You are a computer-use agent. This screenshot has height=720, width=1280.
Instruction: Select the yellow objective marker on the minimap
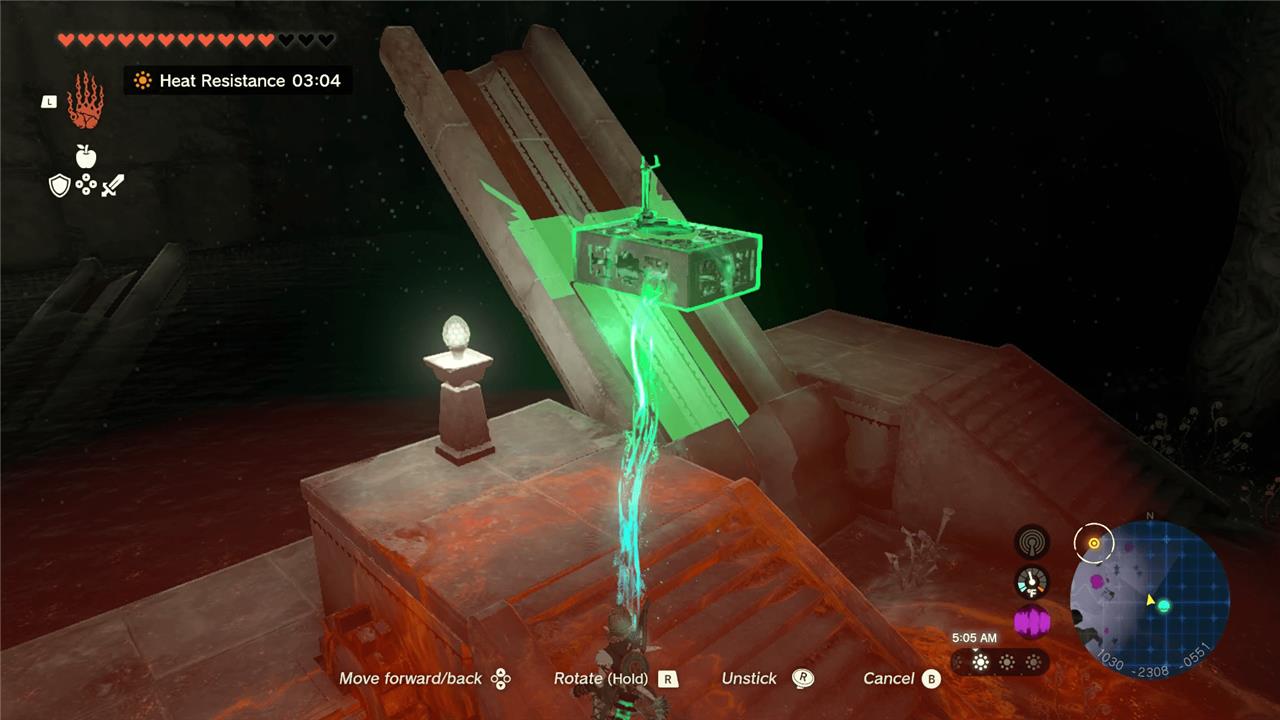[1094, 543]
